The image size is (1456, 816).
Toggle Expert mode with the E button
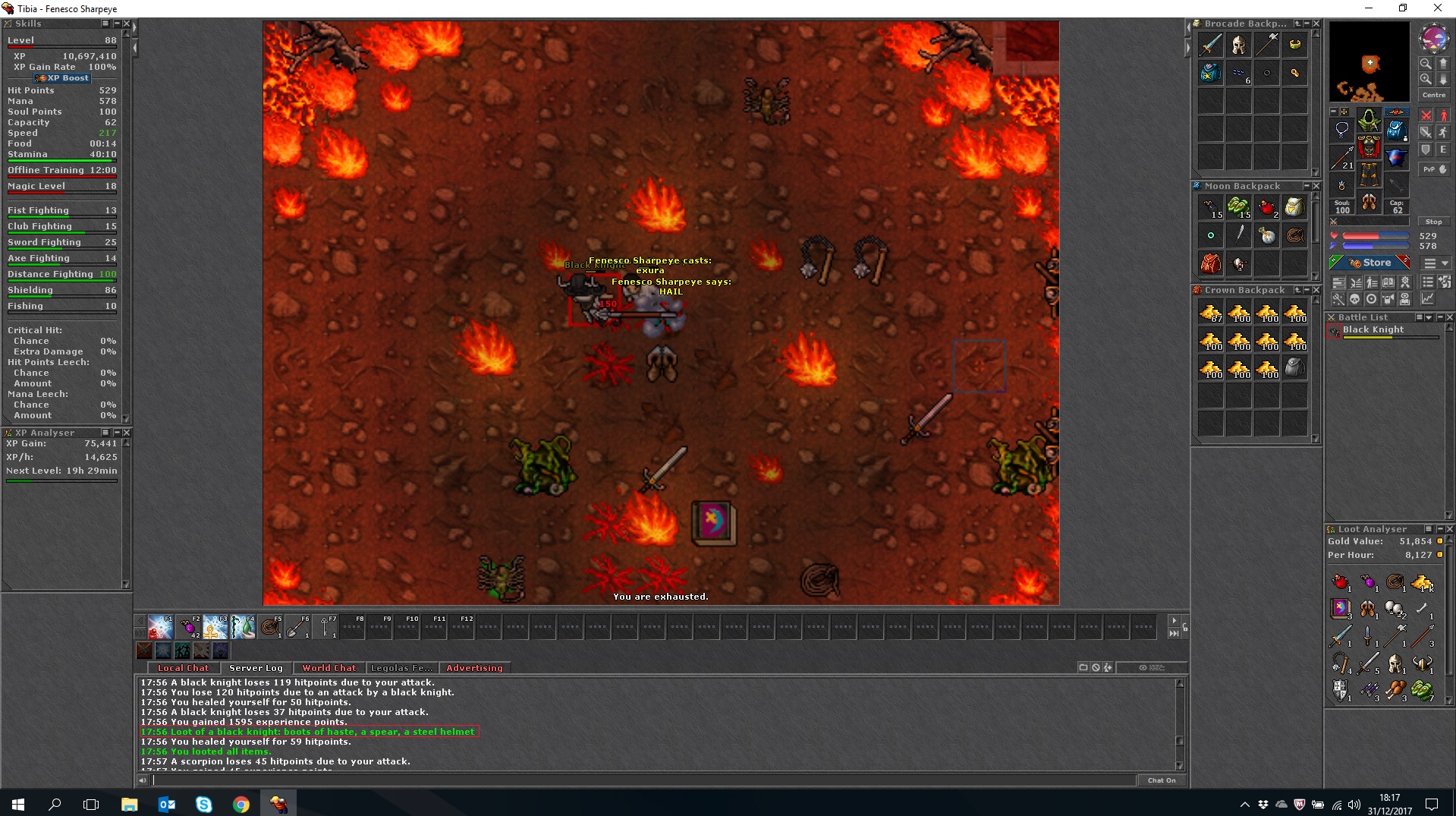point(1443,150)
